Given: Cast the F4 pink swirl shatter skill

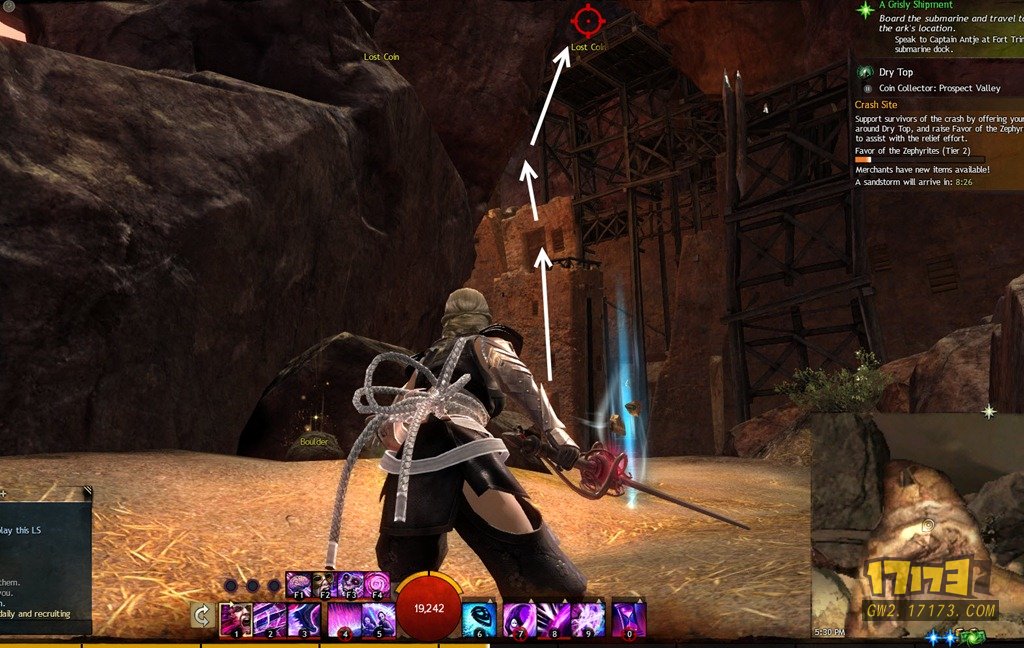Looking at the screenshot, I should click(377, 584).
